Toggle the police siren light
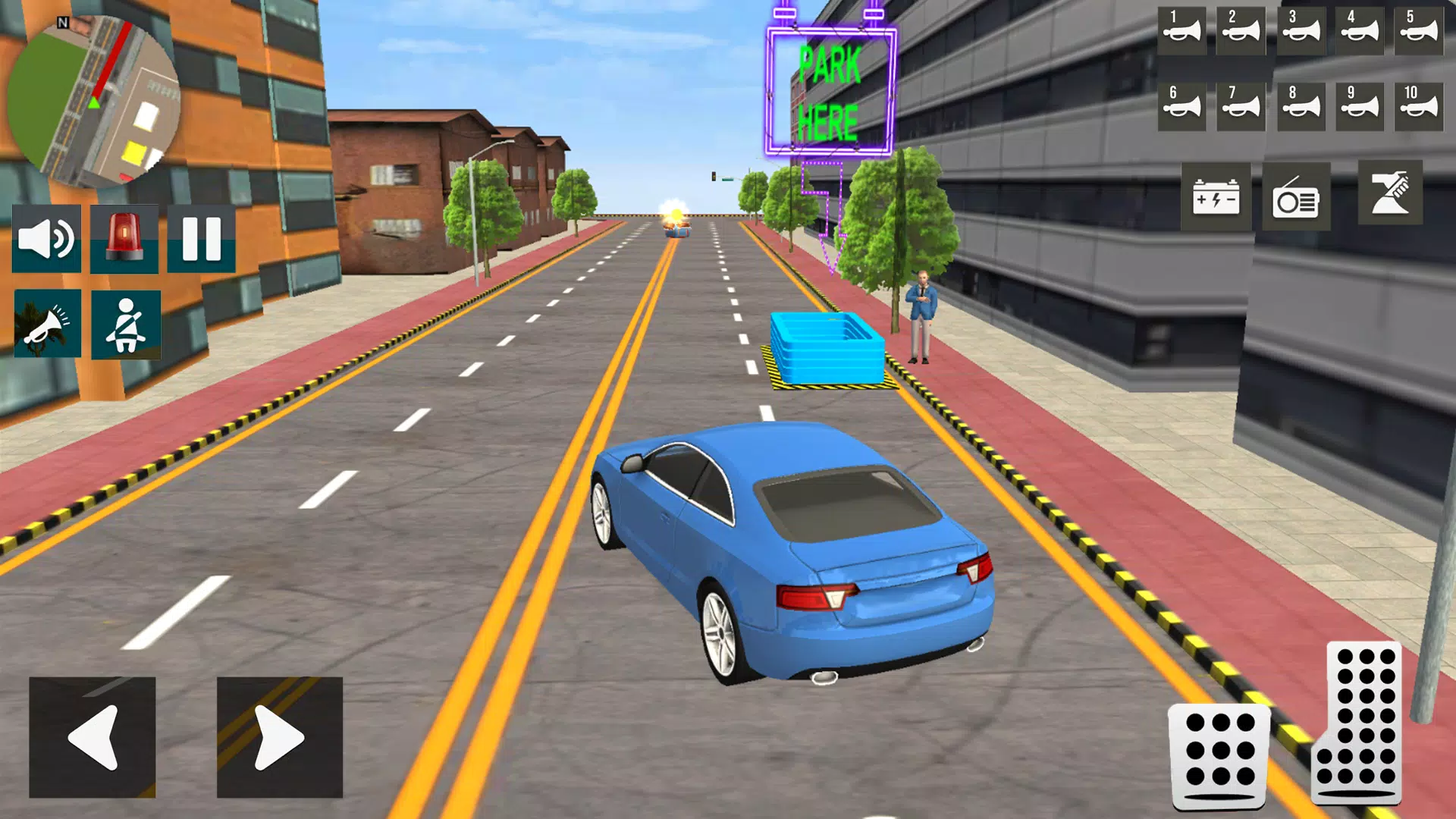Screen dimensions: 1456x819 tap(124, 239)
